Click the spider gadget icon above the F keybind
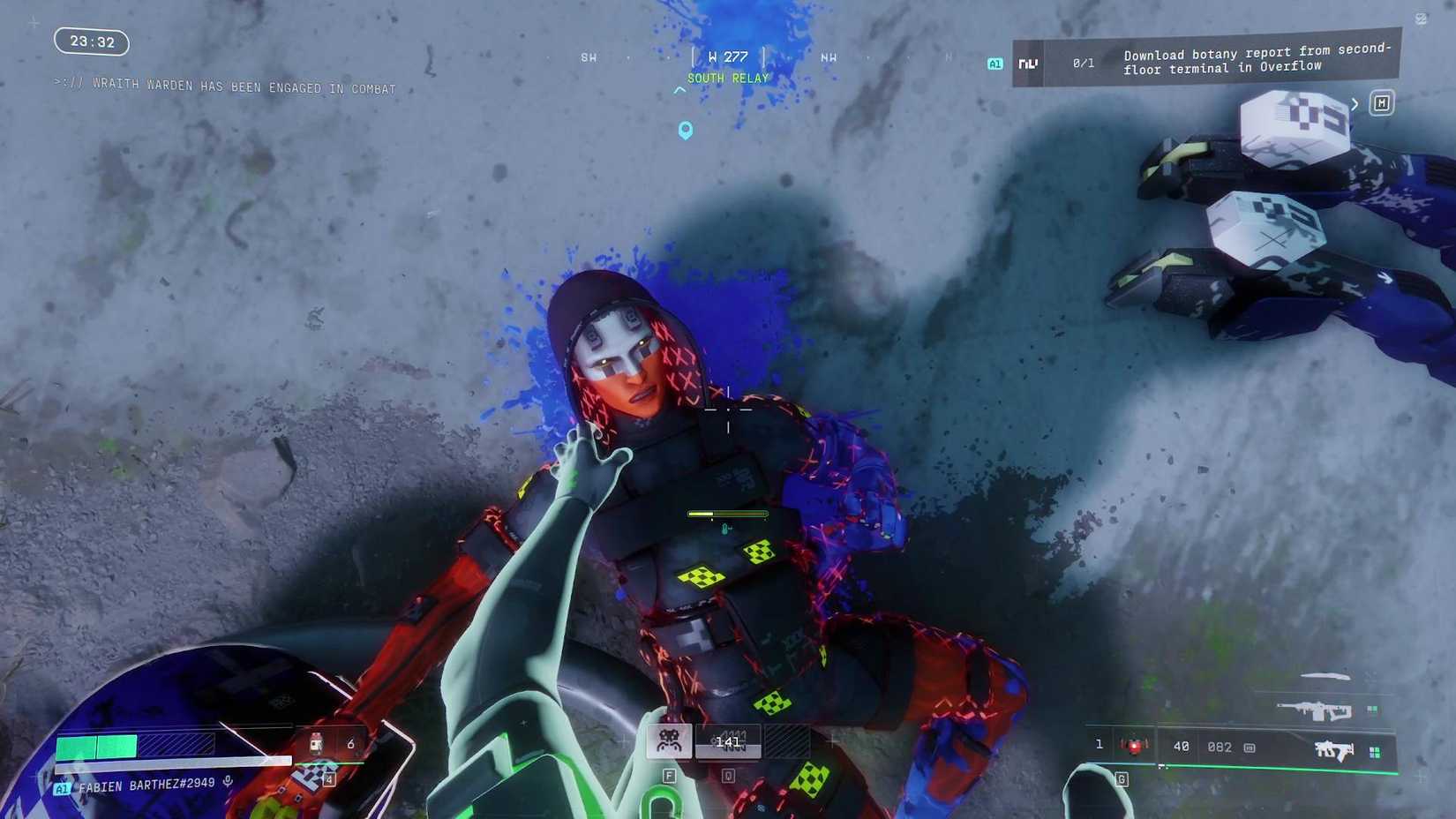The height and width of the screenshot is (819, 1456). [668, 741]
